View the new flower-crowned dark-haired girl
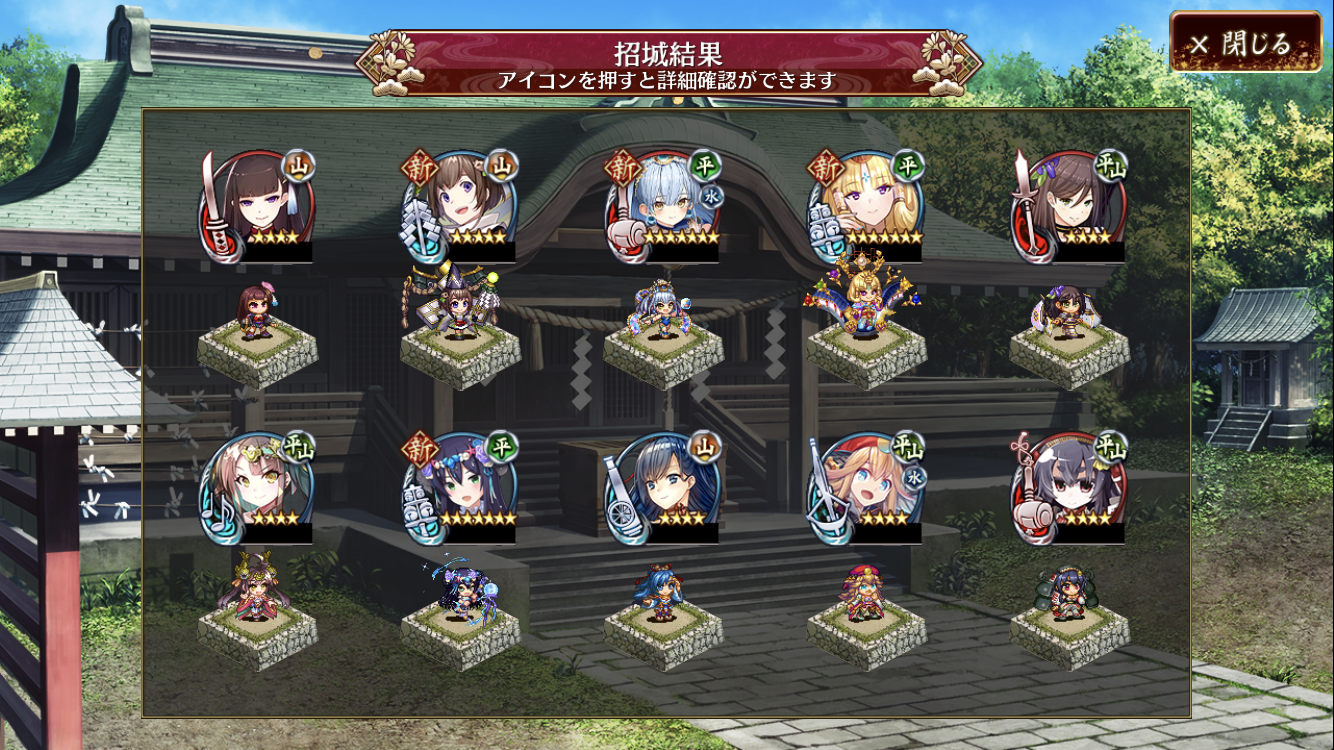1334x750 pixels. 461,488
